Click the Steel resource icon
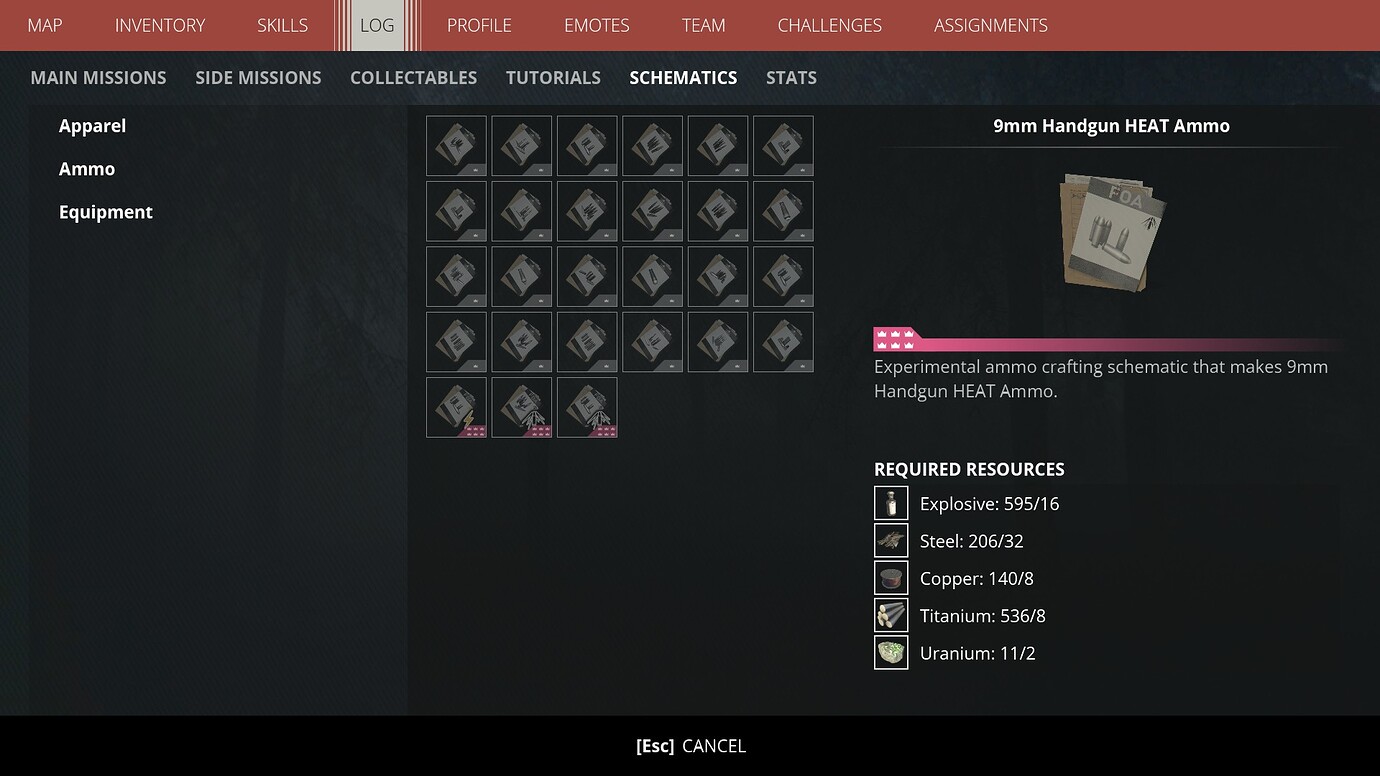This screenshot has height=776, width=1380. click(890, 540)
